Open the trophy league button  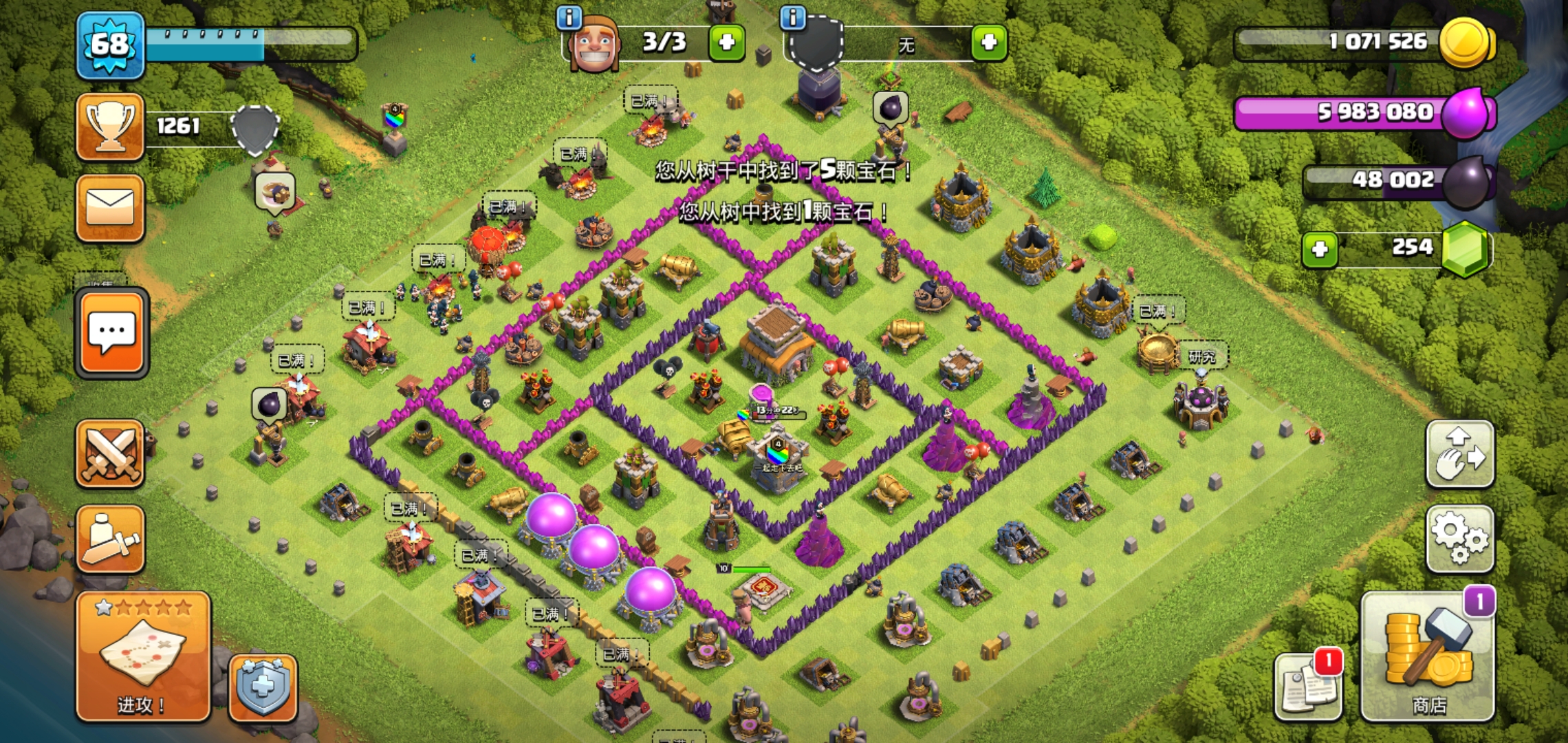tap(110, 127)
